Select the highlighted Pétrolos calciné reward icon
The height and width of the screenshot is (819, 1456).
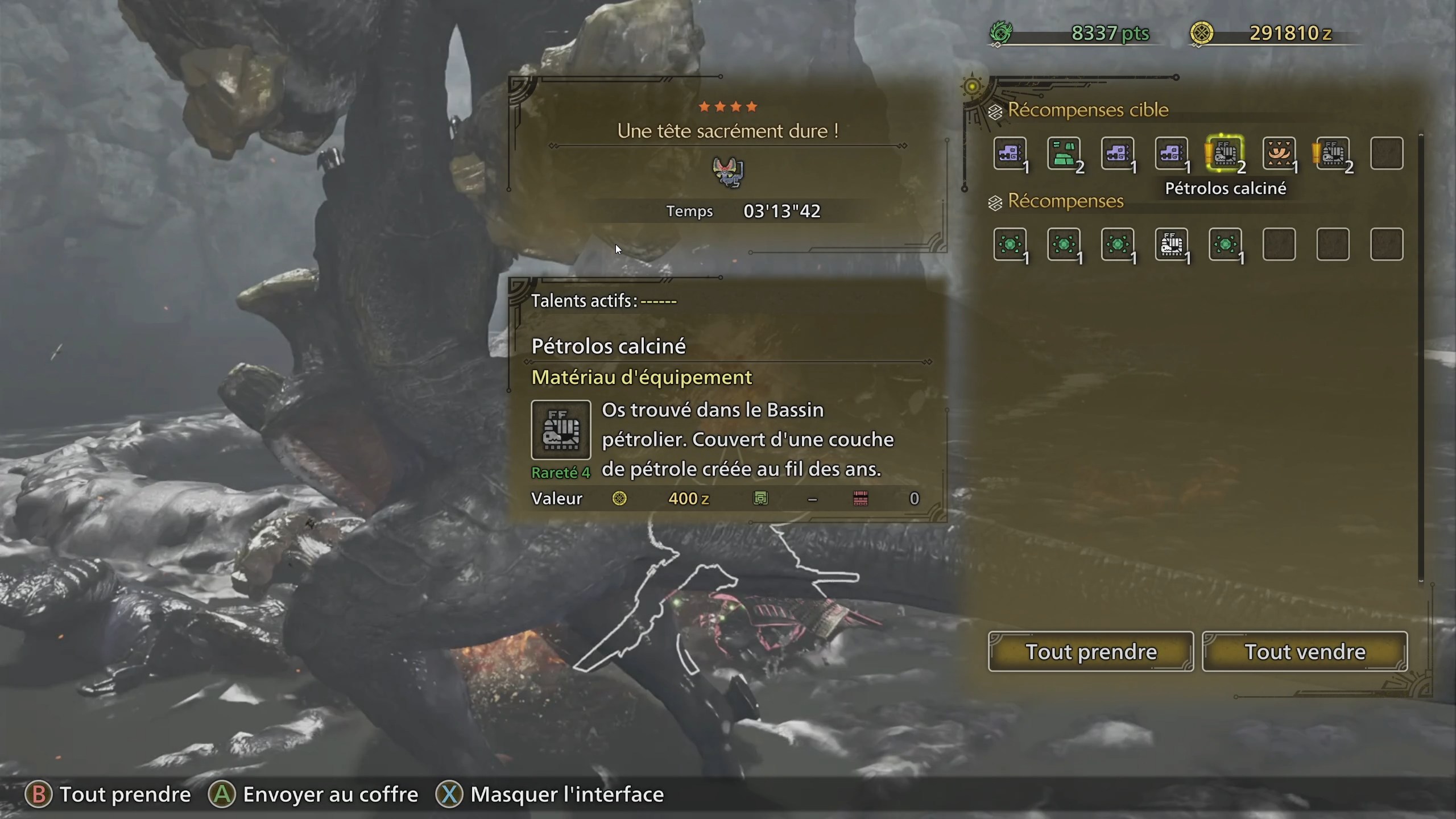pyautogui.click(x=1226, y=154)
